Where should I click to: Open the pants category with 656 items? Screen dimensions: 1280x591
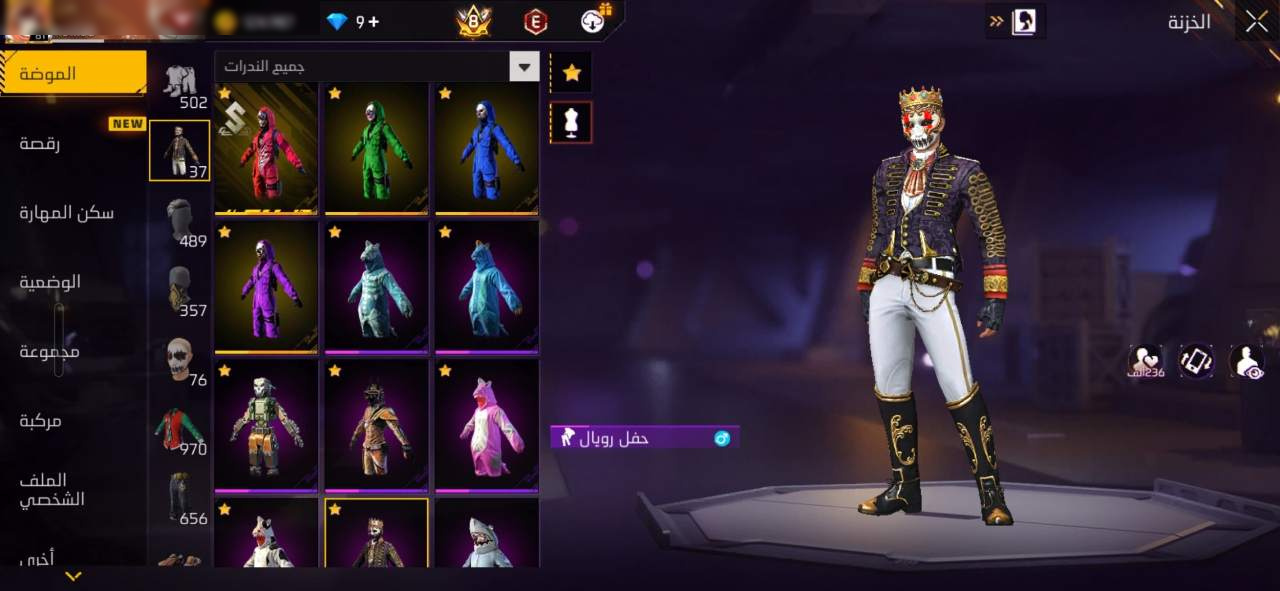[180, 497]
